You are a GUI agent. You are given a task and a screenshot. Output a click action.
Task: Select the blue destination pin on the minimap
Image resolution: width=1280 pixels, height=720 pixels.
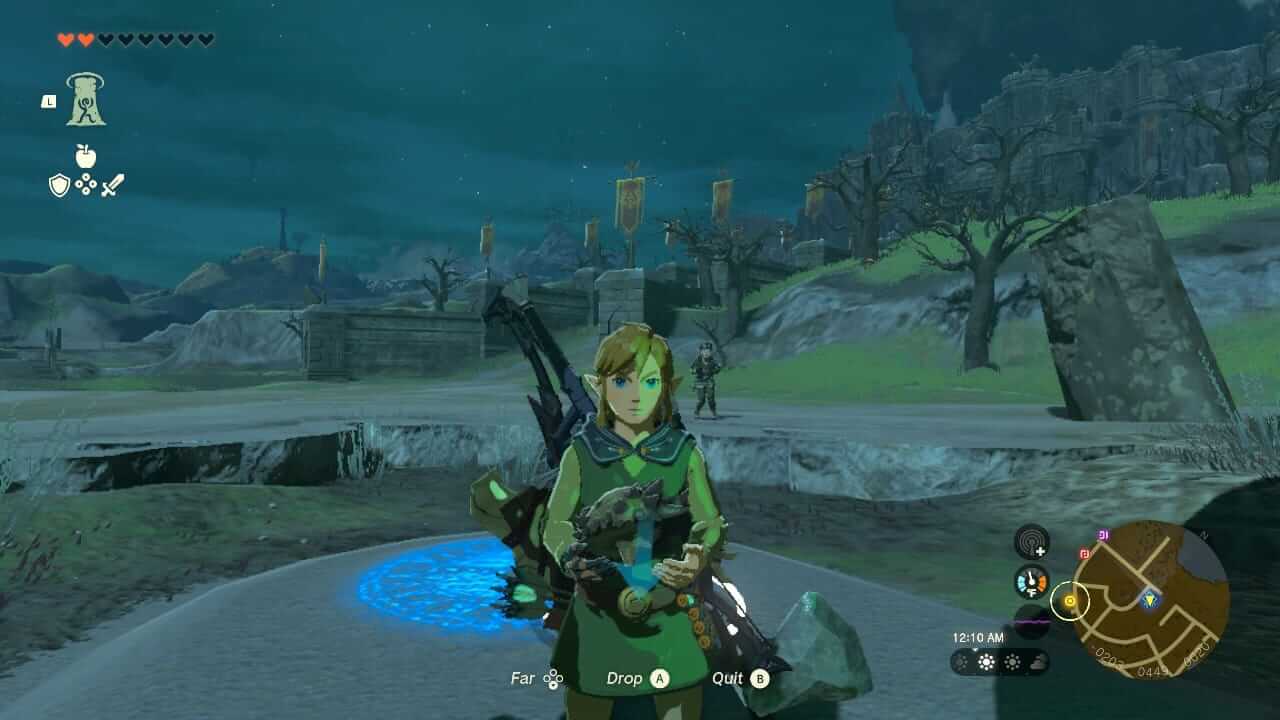[x=1150, y=599]
